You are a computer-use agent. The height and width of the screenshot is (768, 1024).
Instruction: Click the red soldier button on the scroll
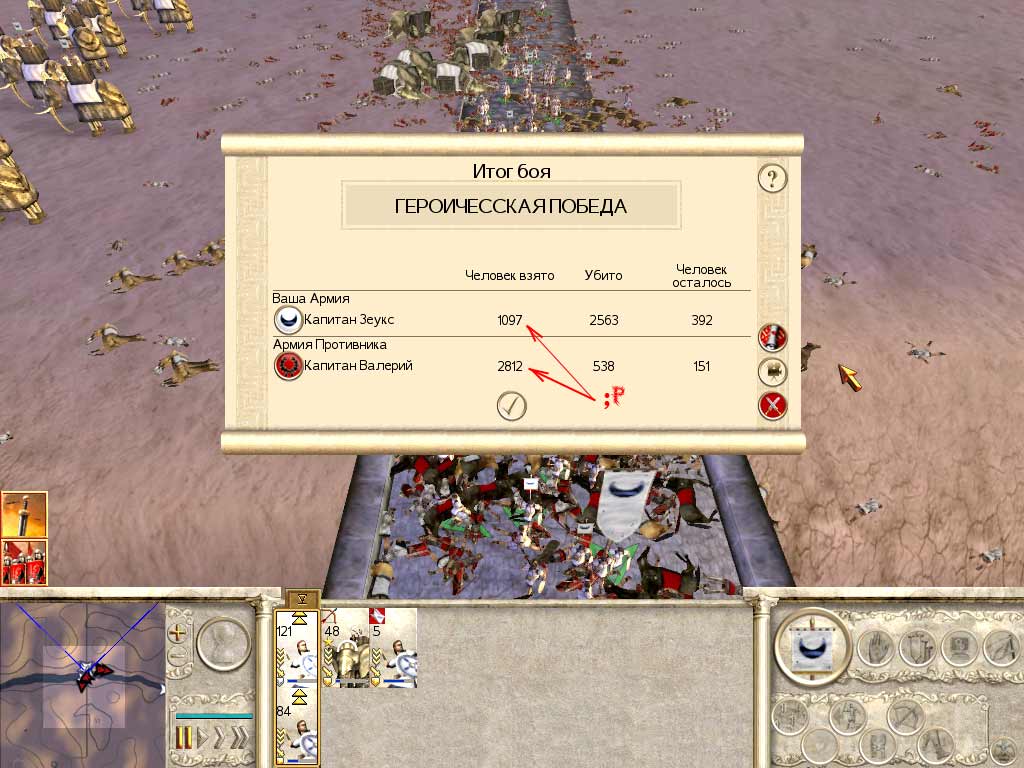click(x=772, y=337)
